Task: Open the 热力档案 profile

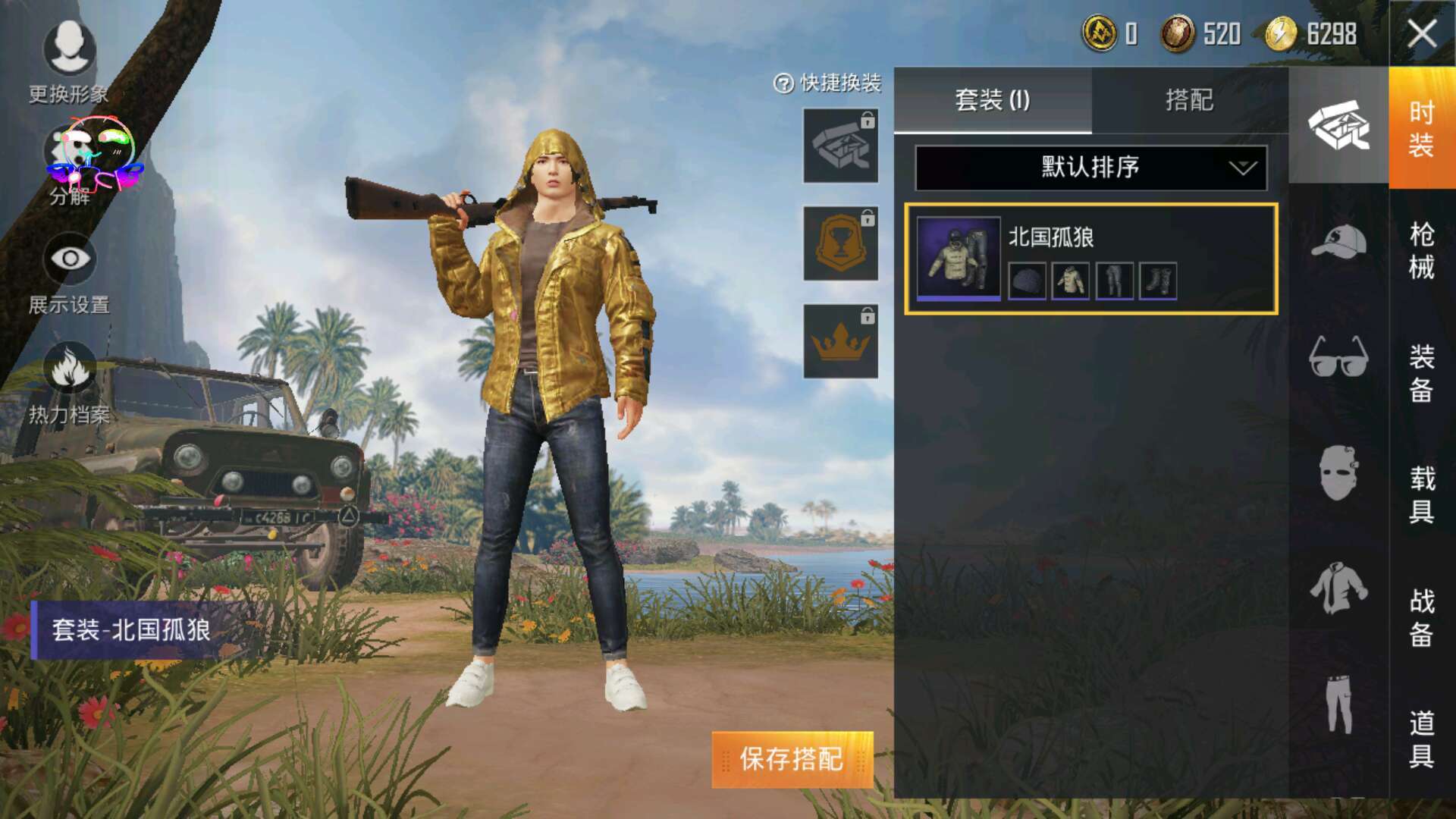Action: pos(71,373)
